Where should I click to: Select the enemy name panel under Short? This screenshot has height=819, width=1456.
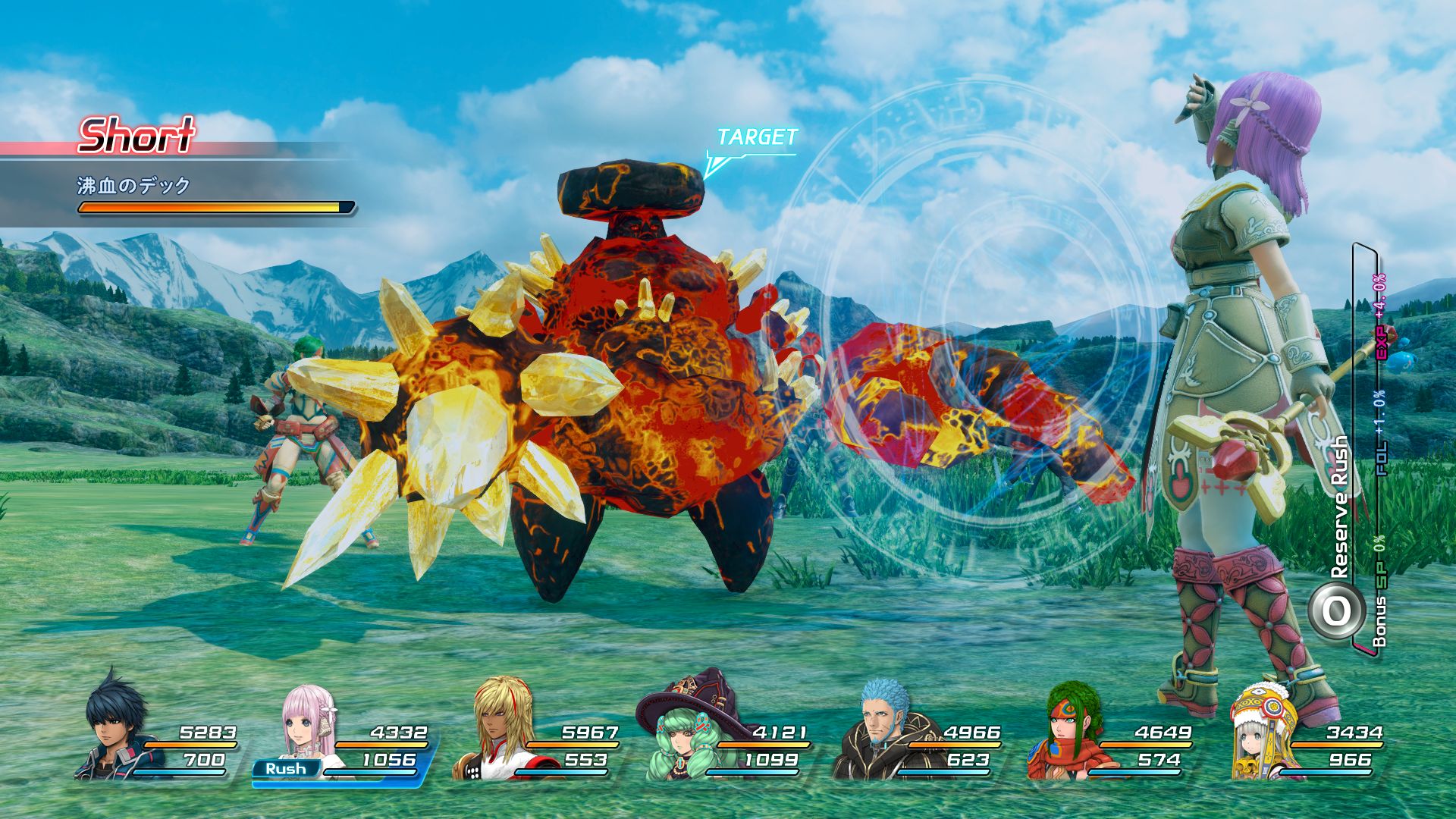coord(182,195)
